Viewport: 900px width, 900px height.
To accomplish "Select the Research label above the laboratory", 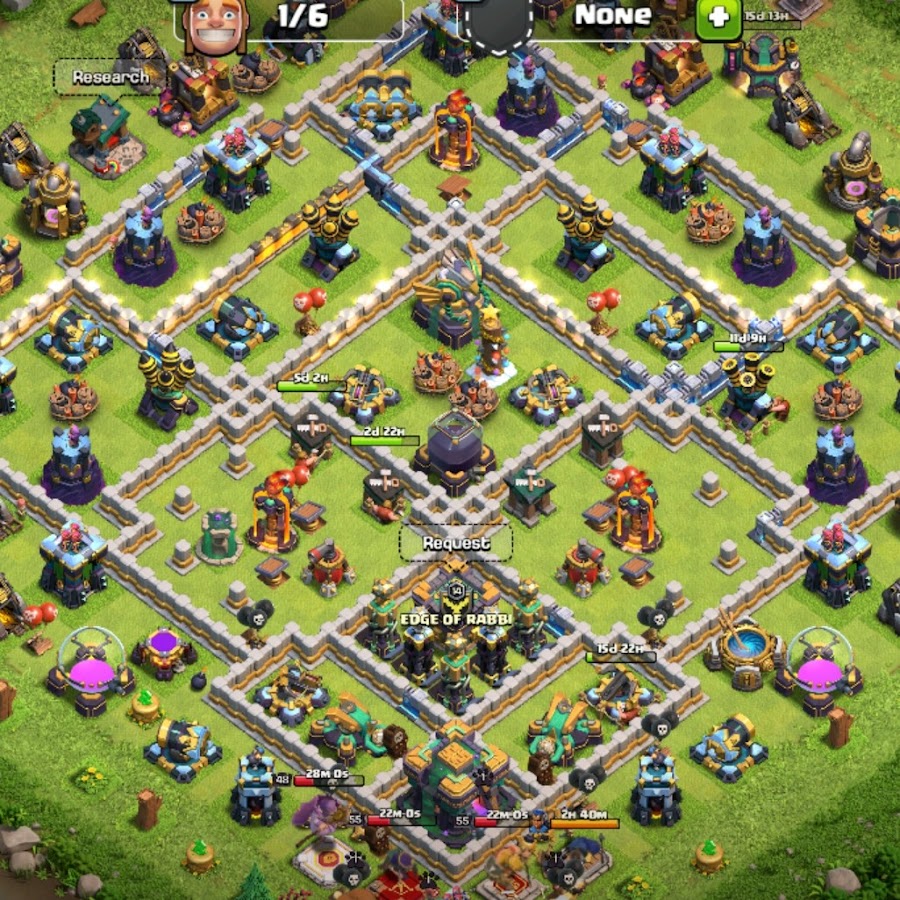I will [110, 77].
